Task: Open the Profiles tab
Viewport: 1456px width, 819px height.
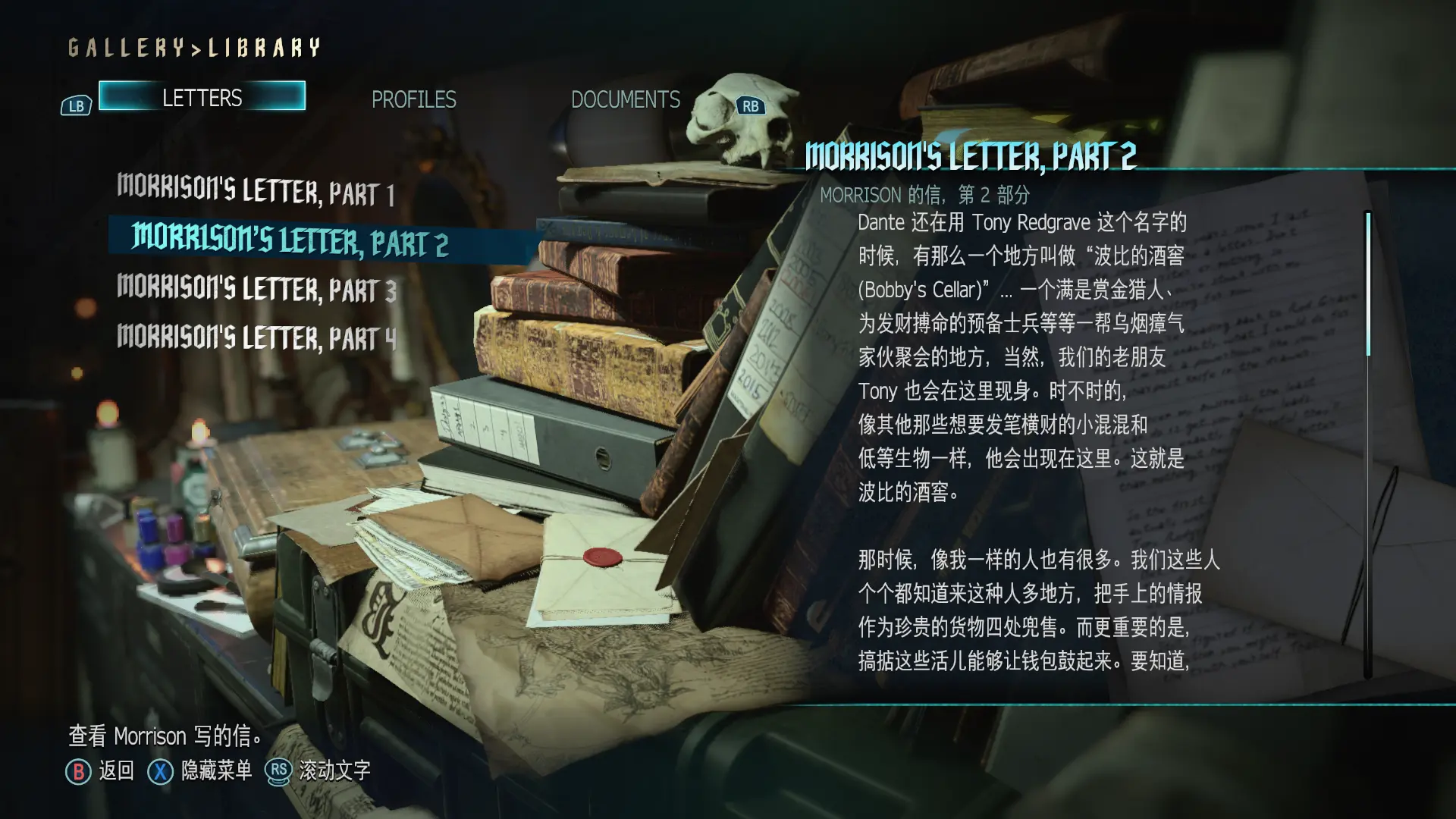Action: (x=413, y=99)
